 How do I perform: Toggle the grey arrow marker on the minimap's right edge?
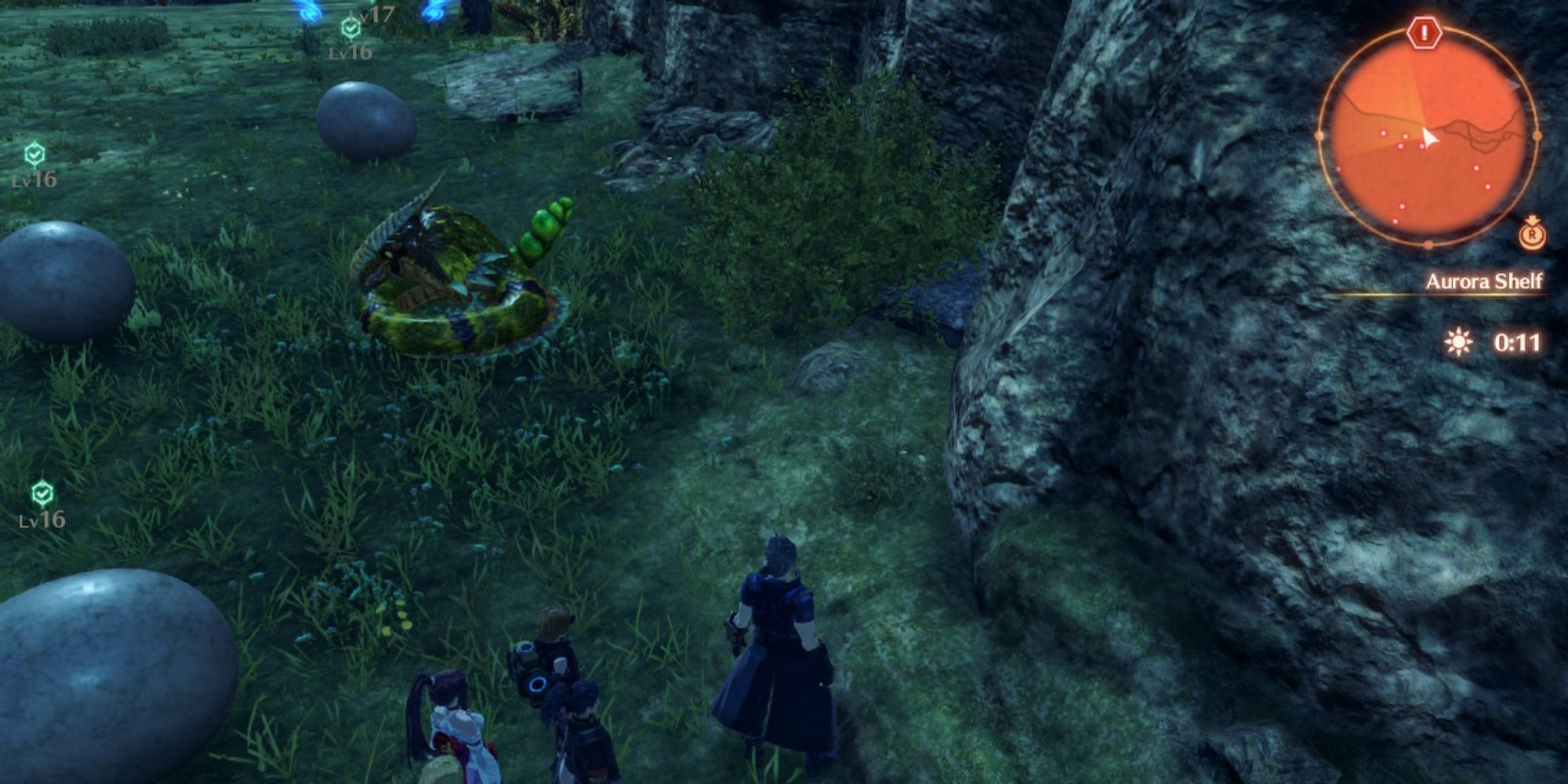click(1514, 83)
